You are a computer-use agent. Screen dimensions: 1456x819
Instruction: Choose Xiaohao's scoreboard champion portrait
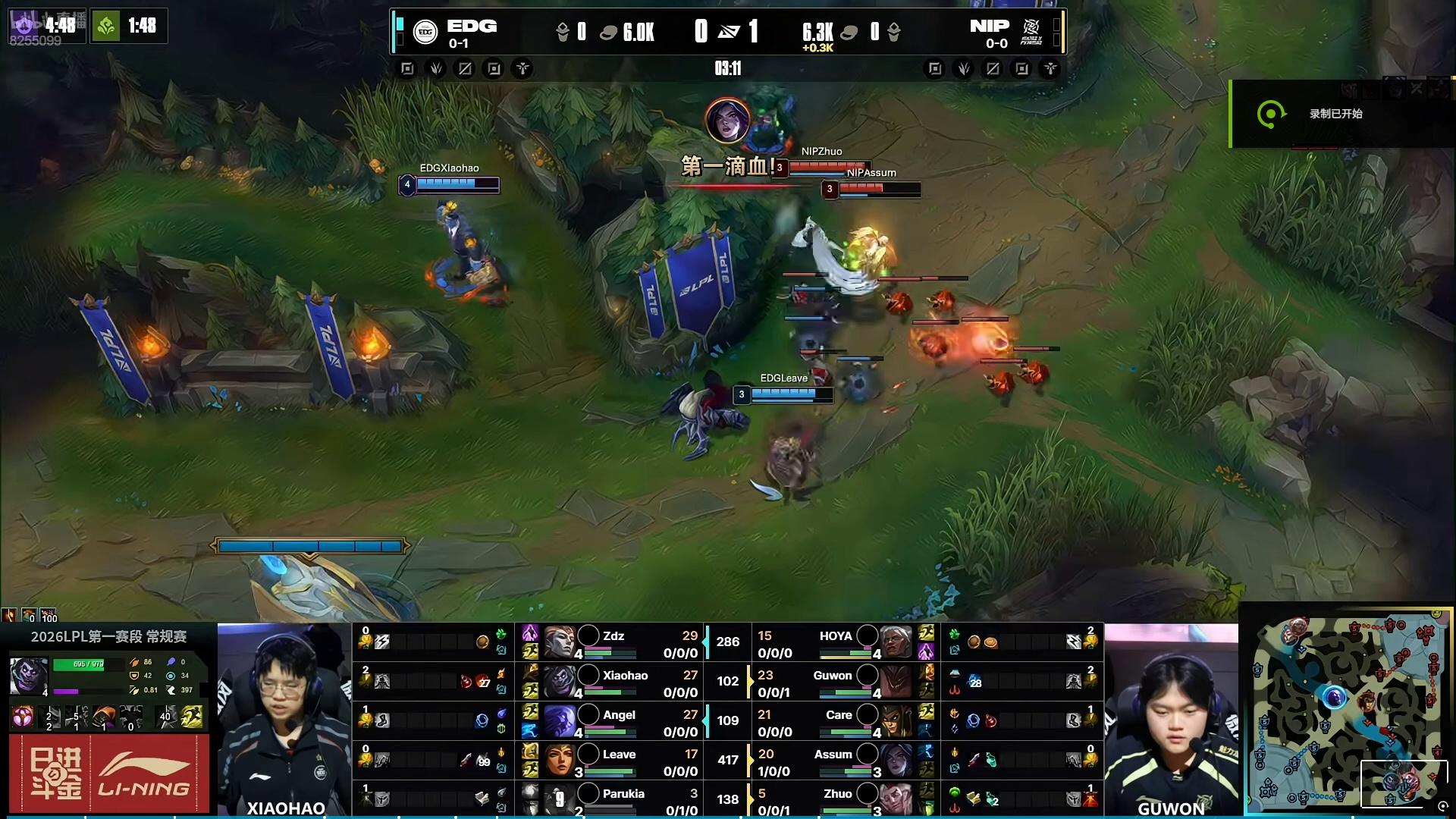[x=559, y=681]
